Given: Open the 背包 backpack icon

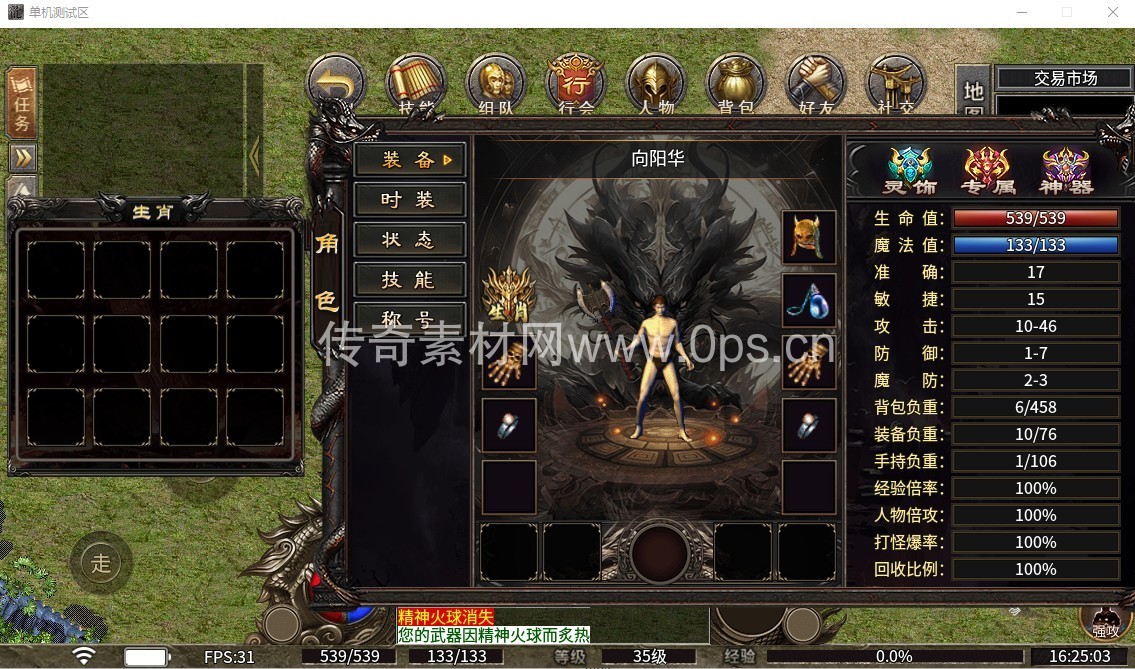Looking at the screenshot, I should pyautogui.click(x=736, y=84).
